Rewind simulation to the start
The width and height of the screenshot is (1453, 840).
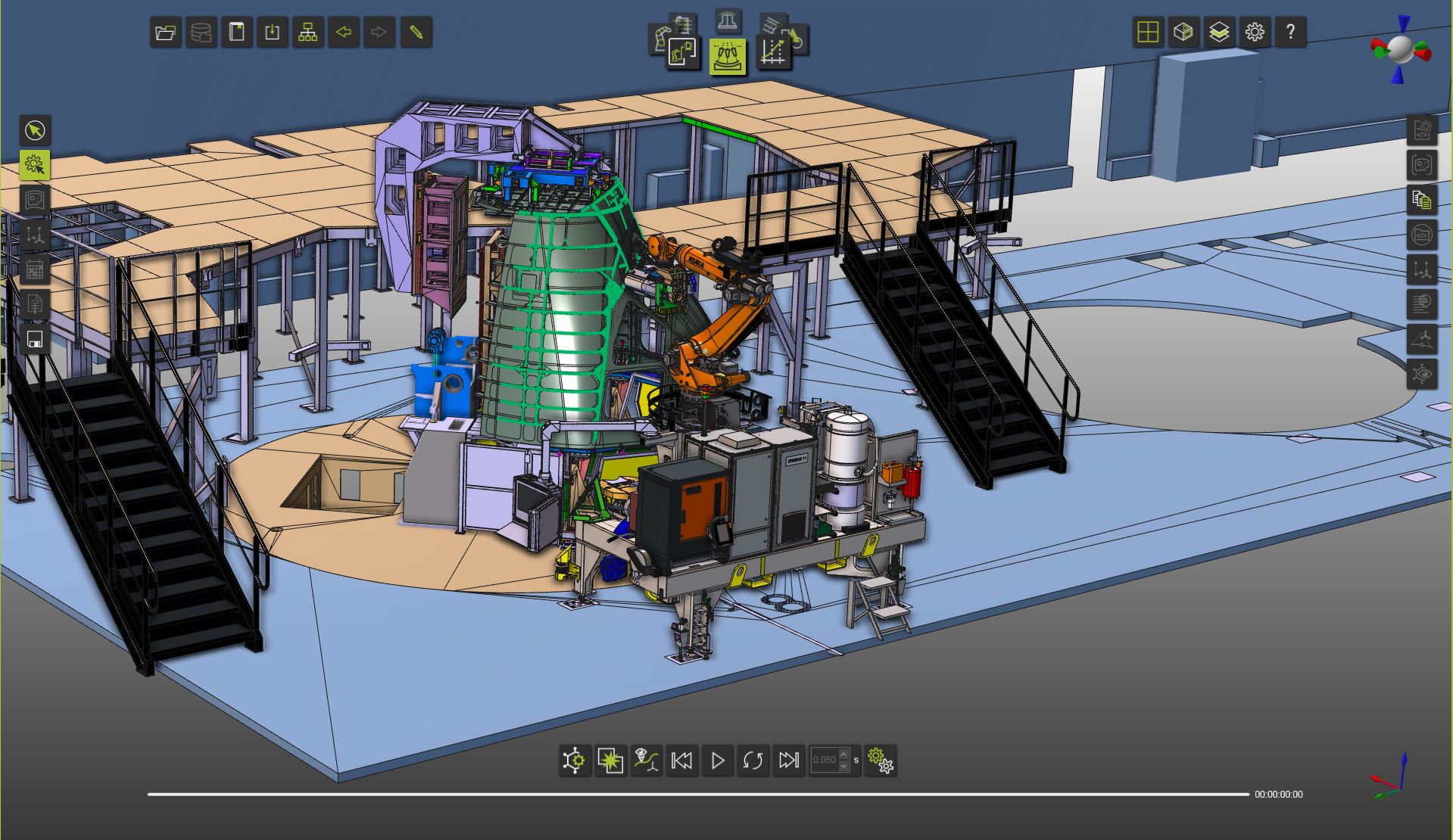pos(681,760)
